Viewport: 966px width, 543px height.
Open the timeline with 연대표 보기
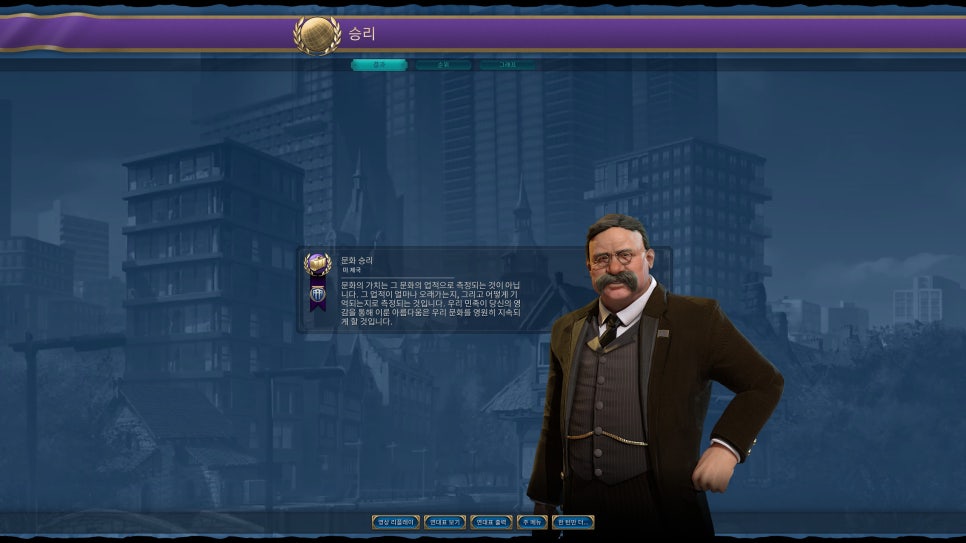click(445, 522)
